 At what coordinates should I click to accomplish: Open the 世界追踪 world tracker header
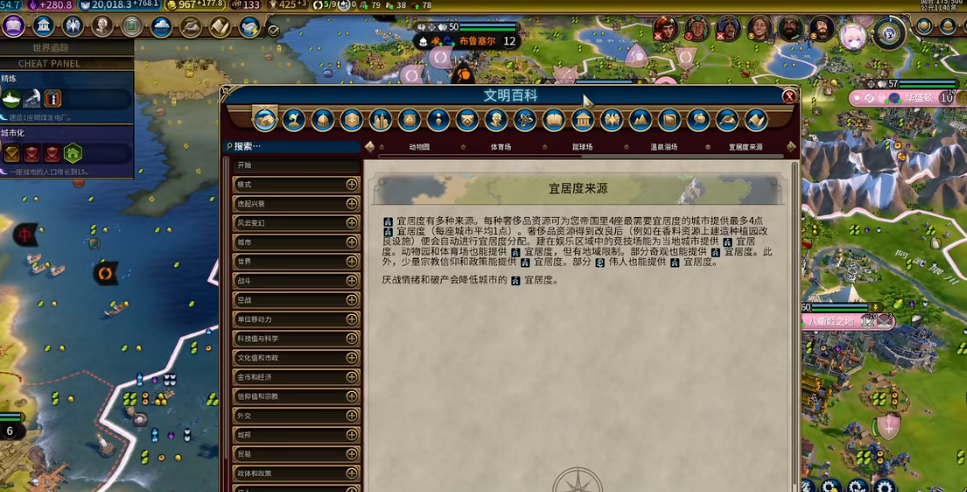pyautogui.click(x=52, y=47)
